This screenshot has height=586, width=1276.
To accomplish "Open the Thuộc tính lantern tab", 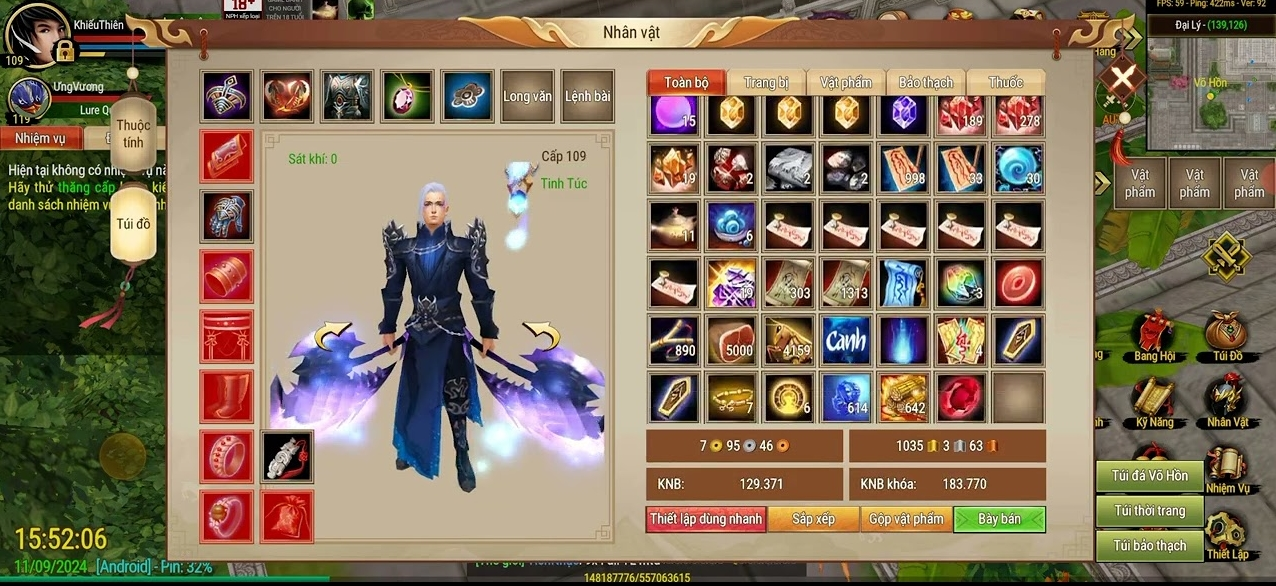I will coord(133,133).
